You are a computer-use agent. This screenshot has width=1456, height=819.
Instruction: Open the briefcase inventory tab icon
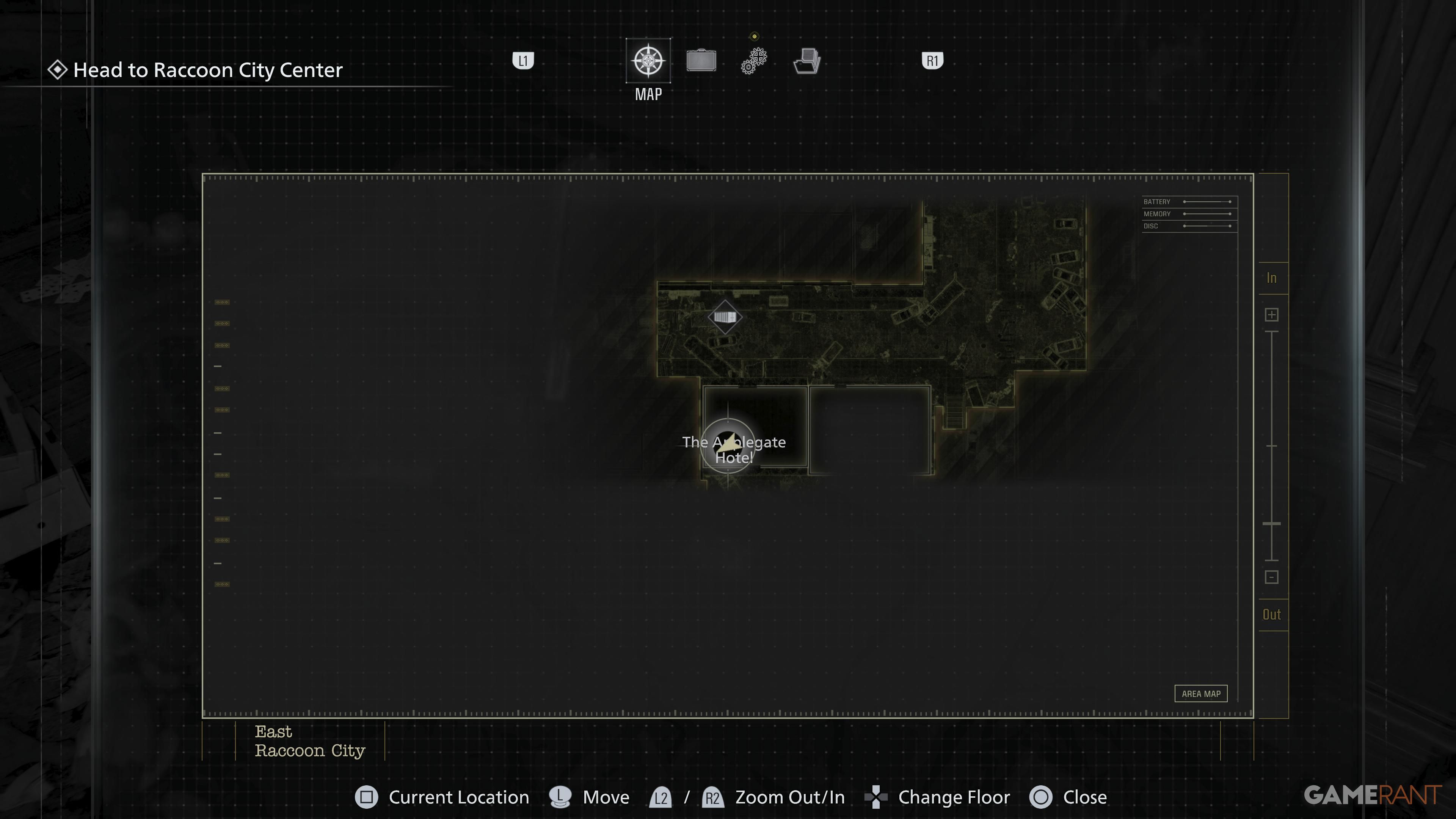701,61
